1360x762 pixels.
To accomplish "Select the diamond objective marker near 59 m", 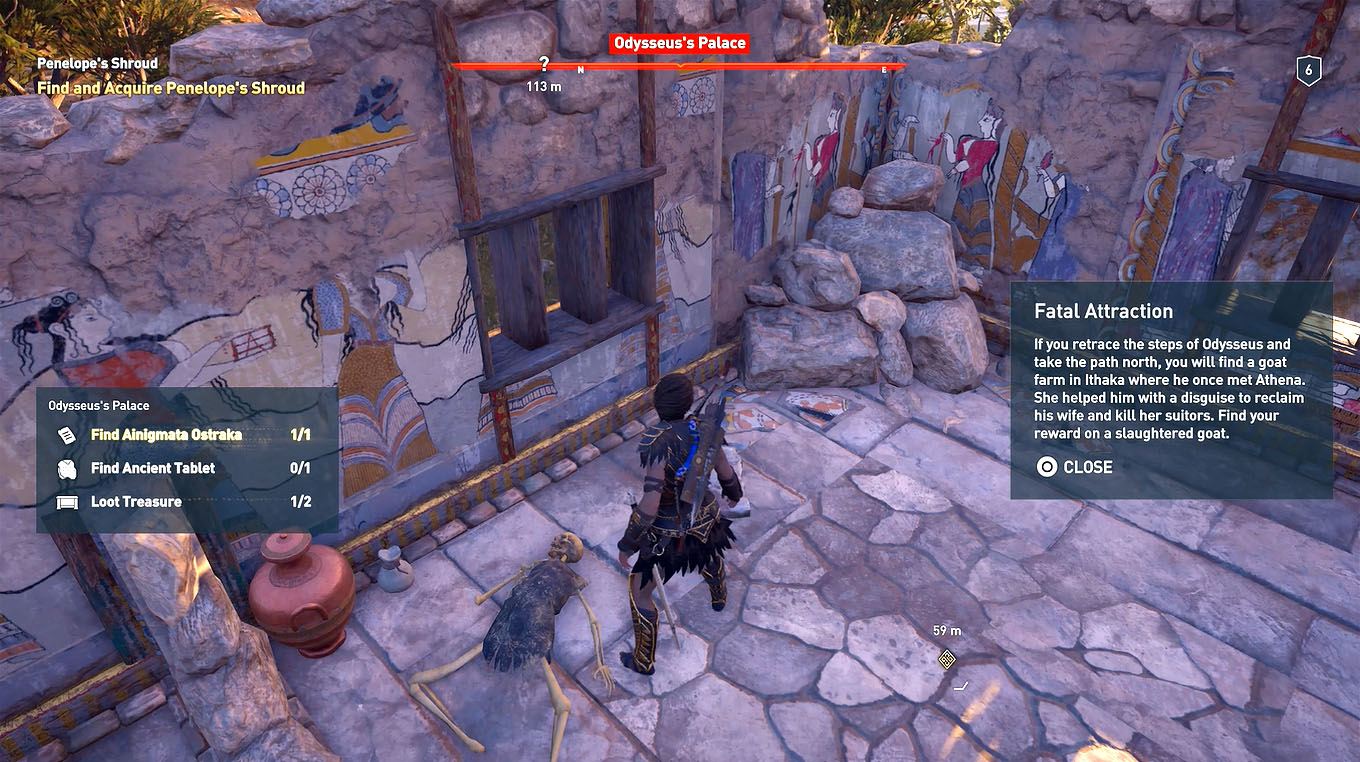I will pyautogui.click(x=945, y=660).
